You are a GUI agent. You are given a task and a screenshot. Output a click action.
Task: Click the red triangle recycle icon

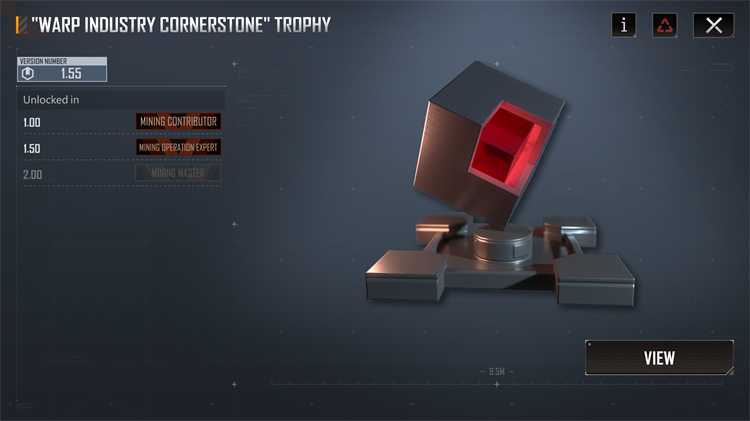pyautogui.click(x=665, y=26)
